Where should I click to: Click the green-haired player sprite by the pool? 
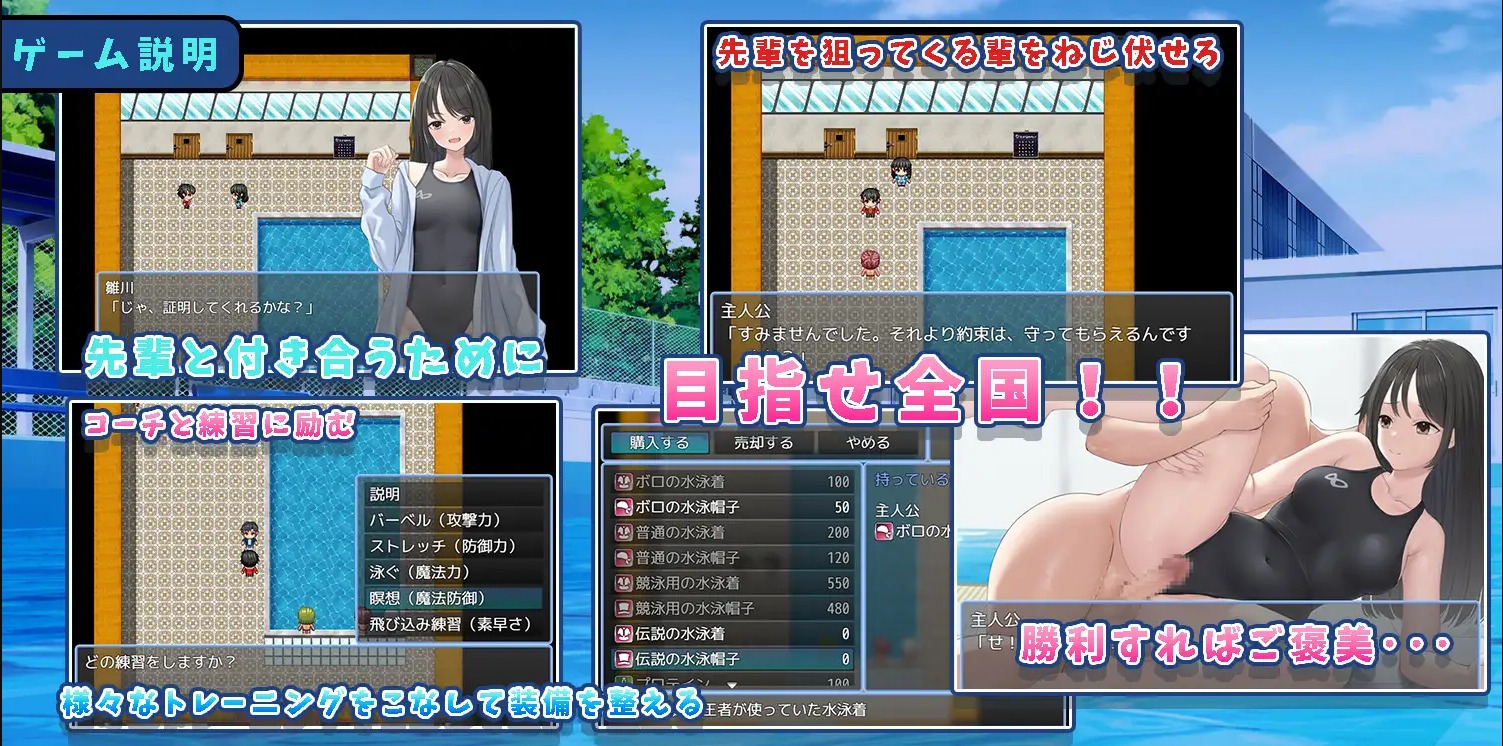tap(306, 620)
